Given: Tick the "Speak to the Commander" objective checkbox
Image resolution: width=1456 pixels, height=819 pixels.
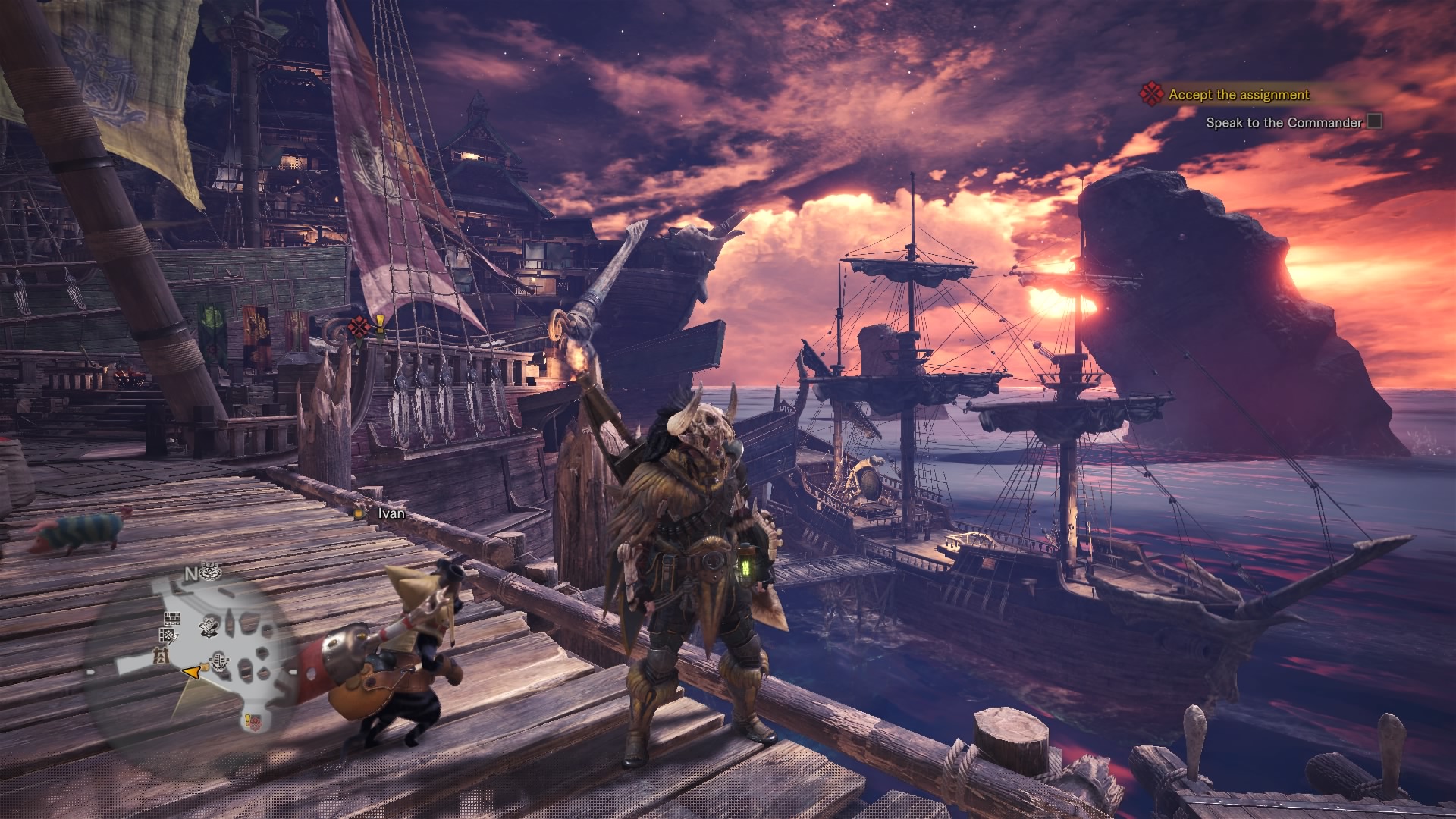Looking at the screenshot, I should tap(1374, 121).
